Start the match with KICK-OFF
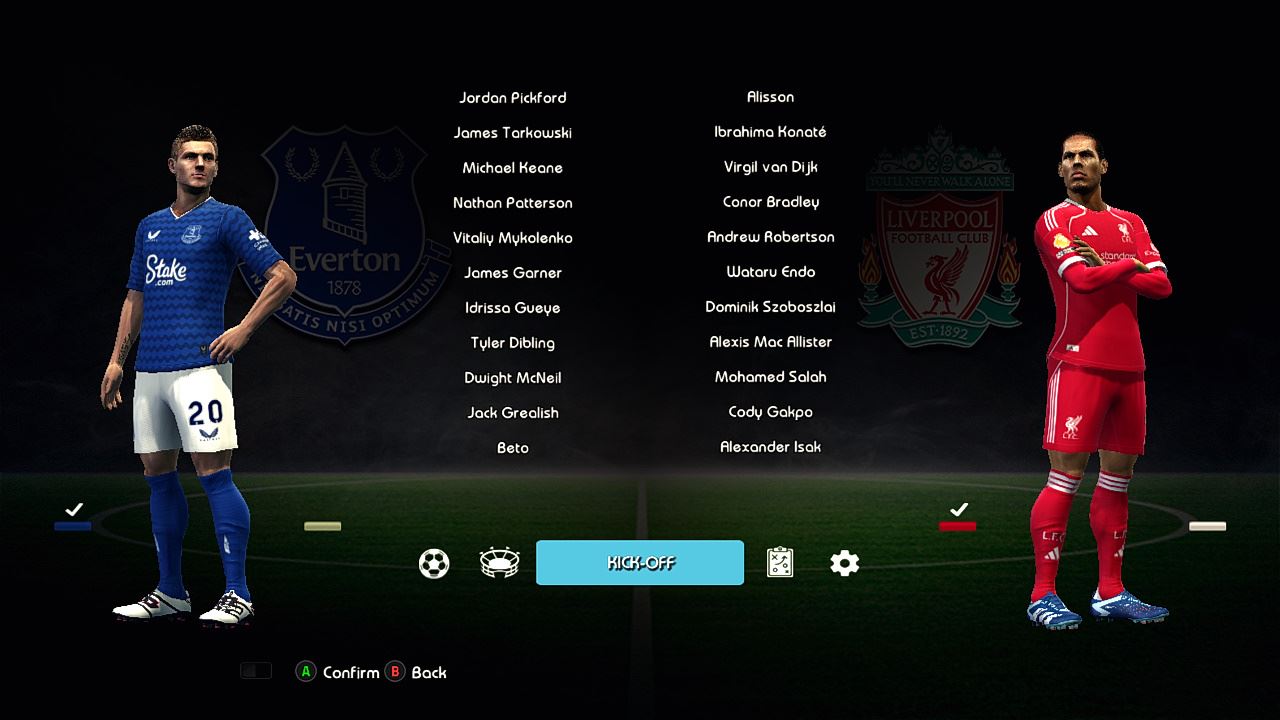 click(x=640, y=563)
